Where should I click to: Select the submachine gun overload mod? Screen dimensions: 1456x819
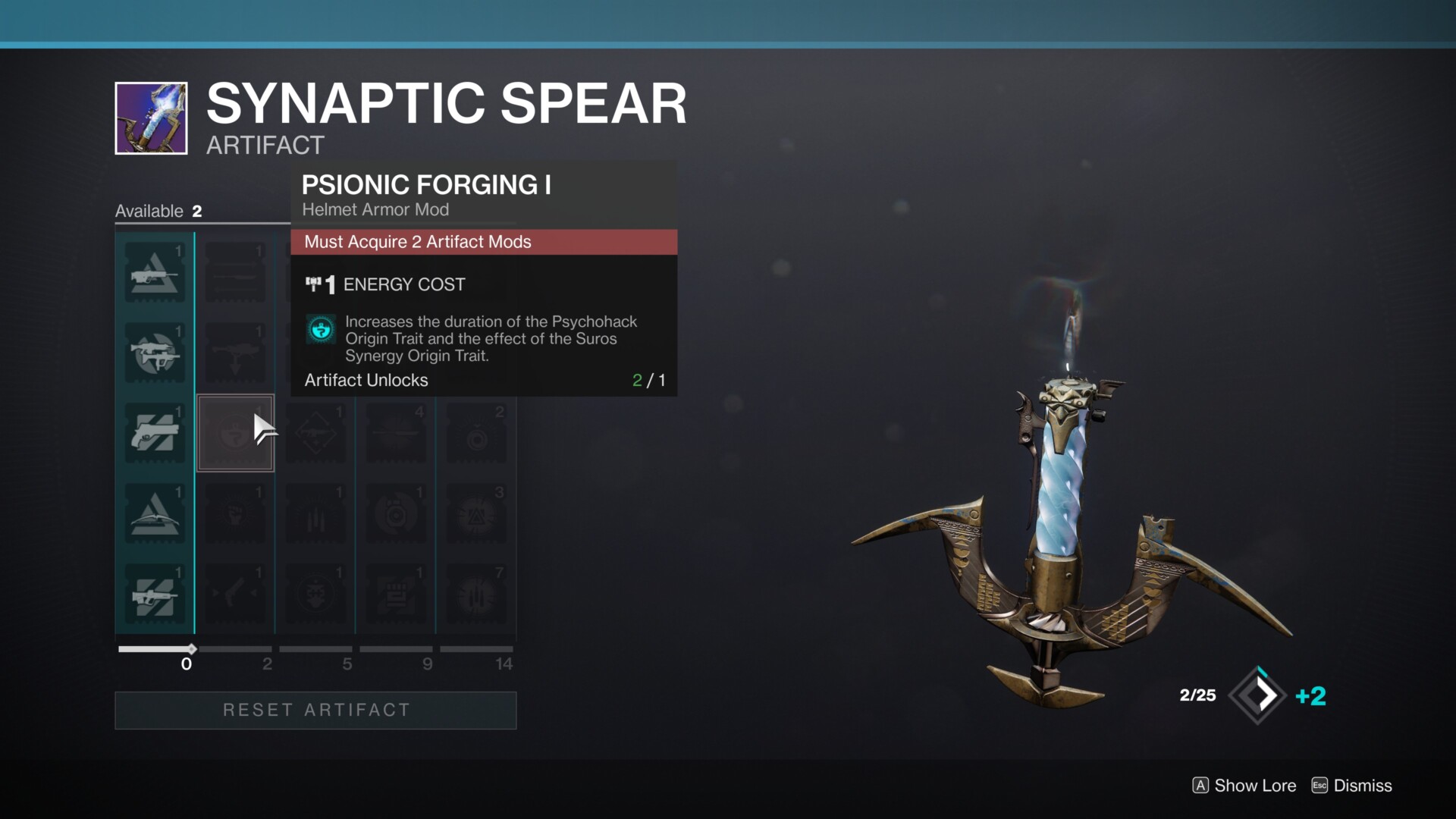coord(154,354)
